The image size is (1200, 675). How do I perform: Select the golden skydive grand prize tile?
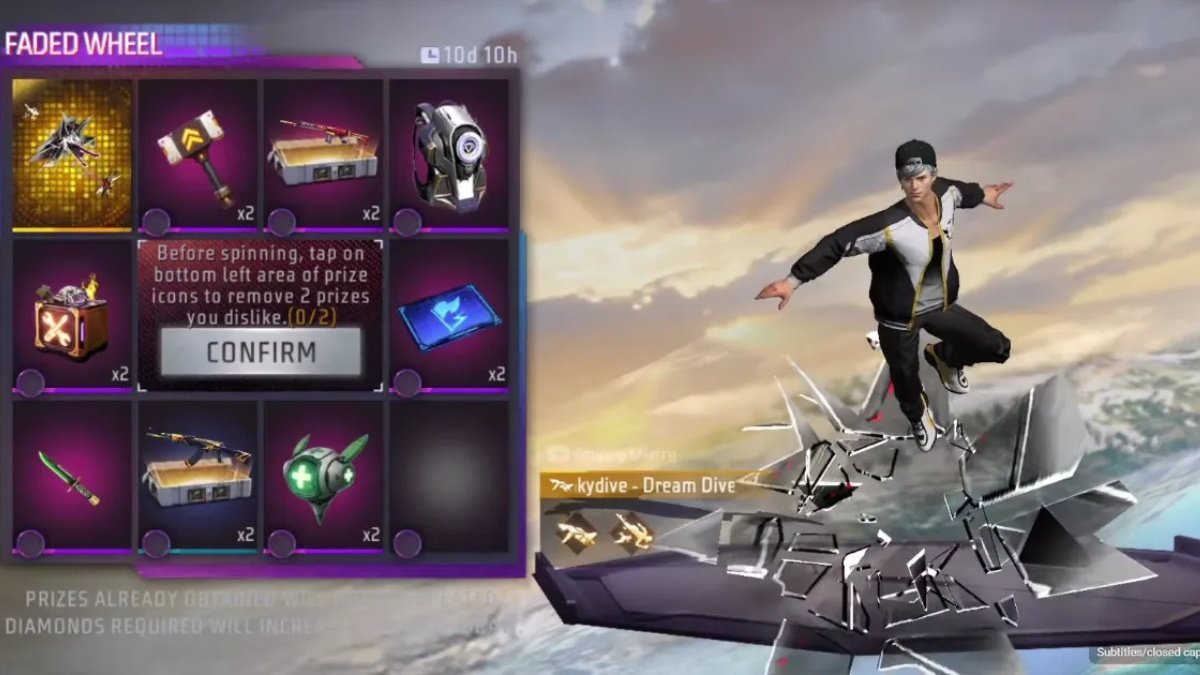tap(72, 154)
